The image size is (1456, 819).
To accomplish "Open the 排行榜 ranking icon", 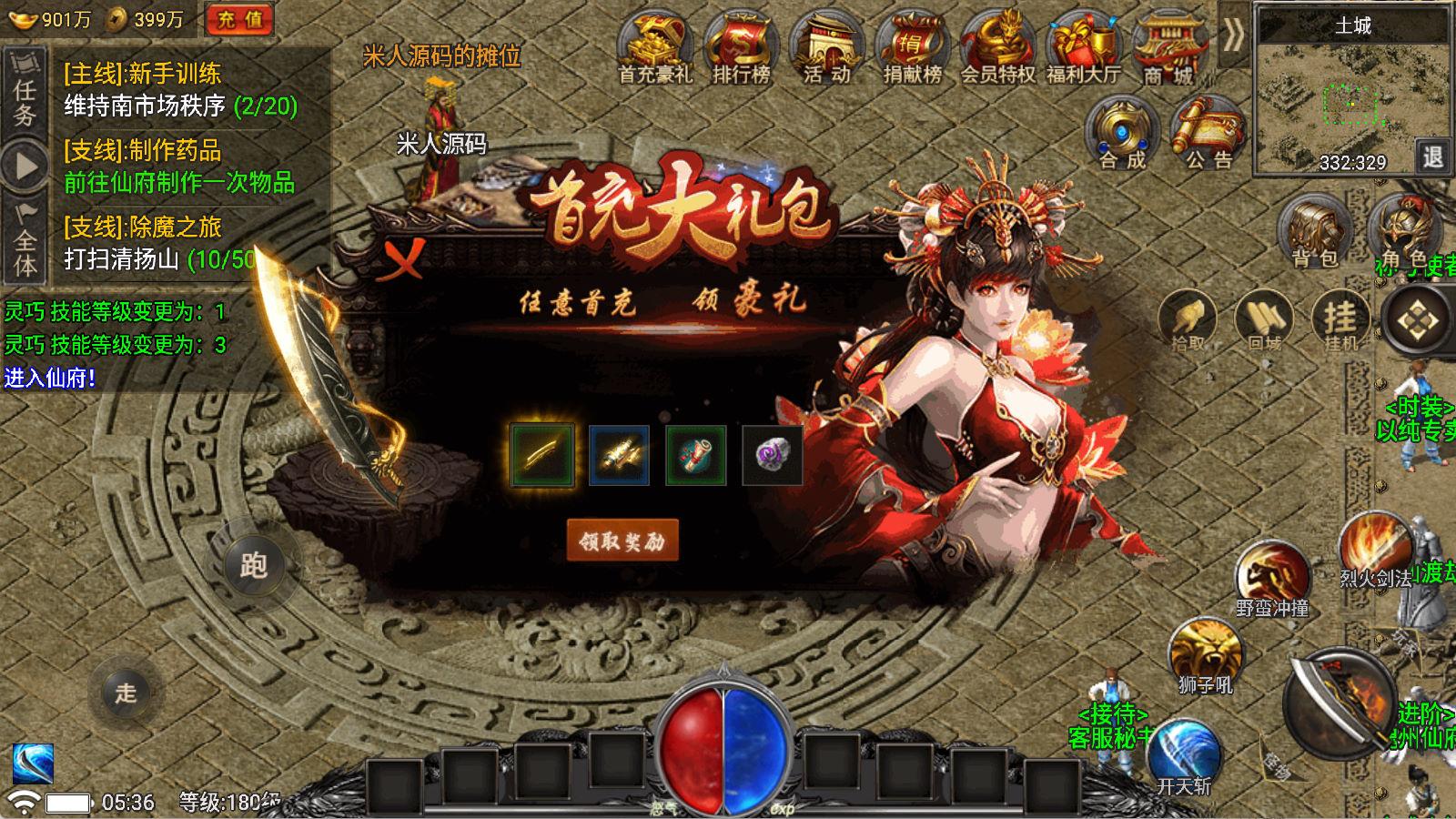I will pos(739,43).
